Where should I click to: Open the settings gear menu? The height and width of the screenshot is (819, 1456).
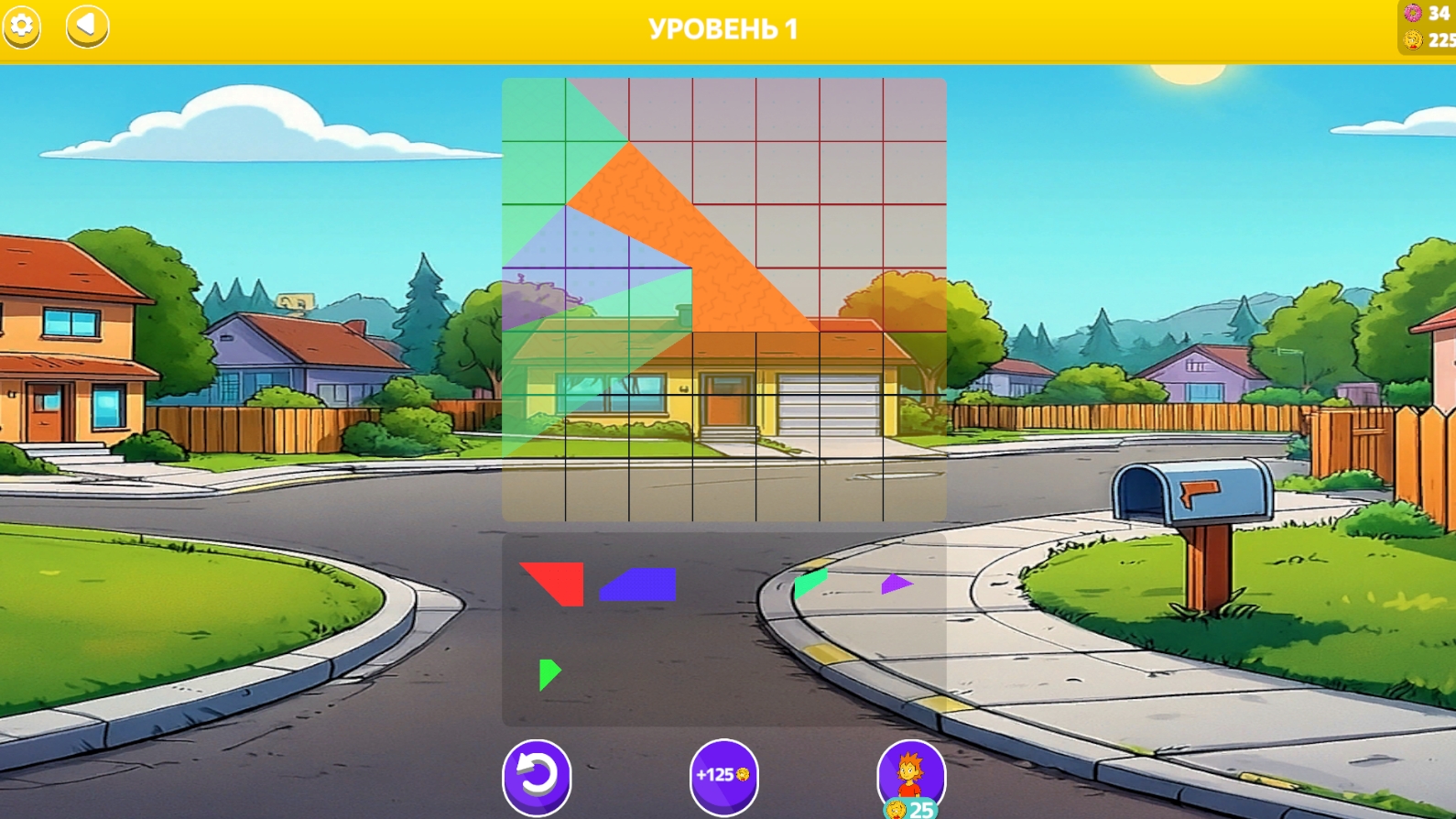(23, 27)
